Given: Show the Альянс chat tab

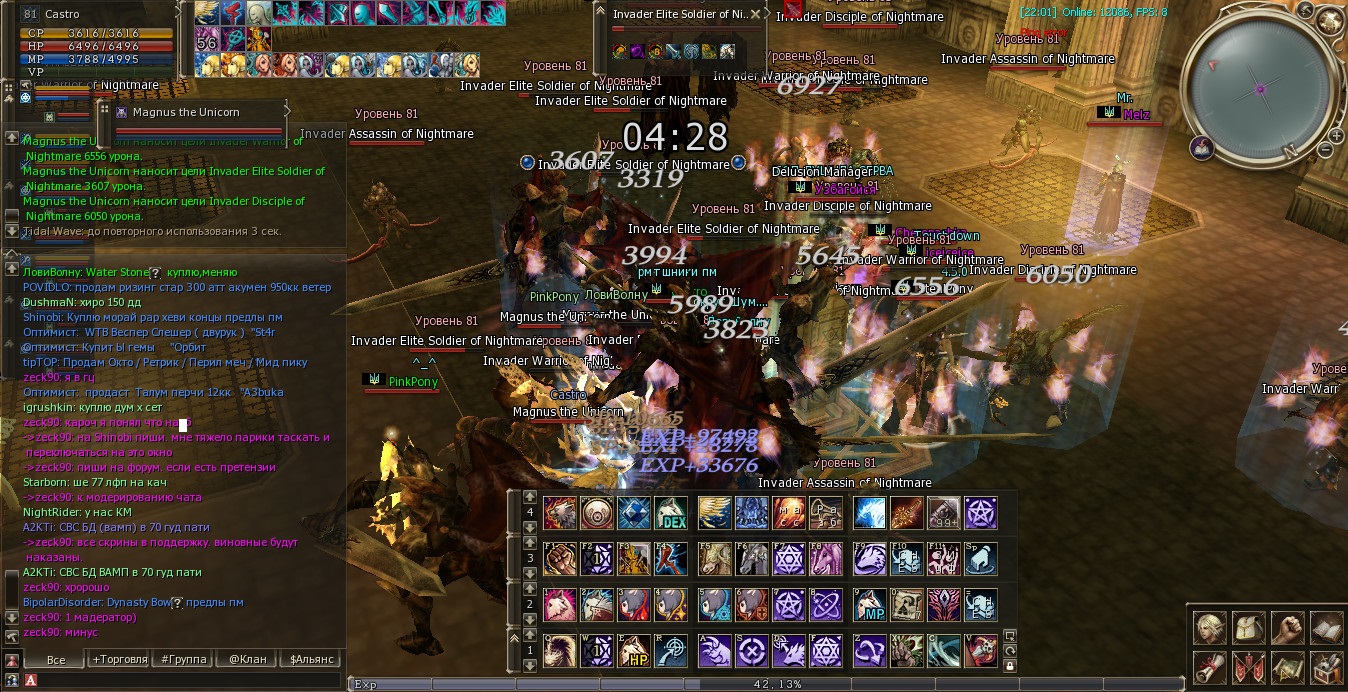Looking at the screenshot, I should (x=312, y=659).
